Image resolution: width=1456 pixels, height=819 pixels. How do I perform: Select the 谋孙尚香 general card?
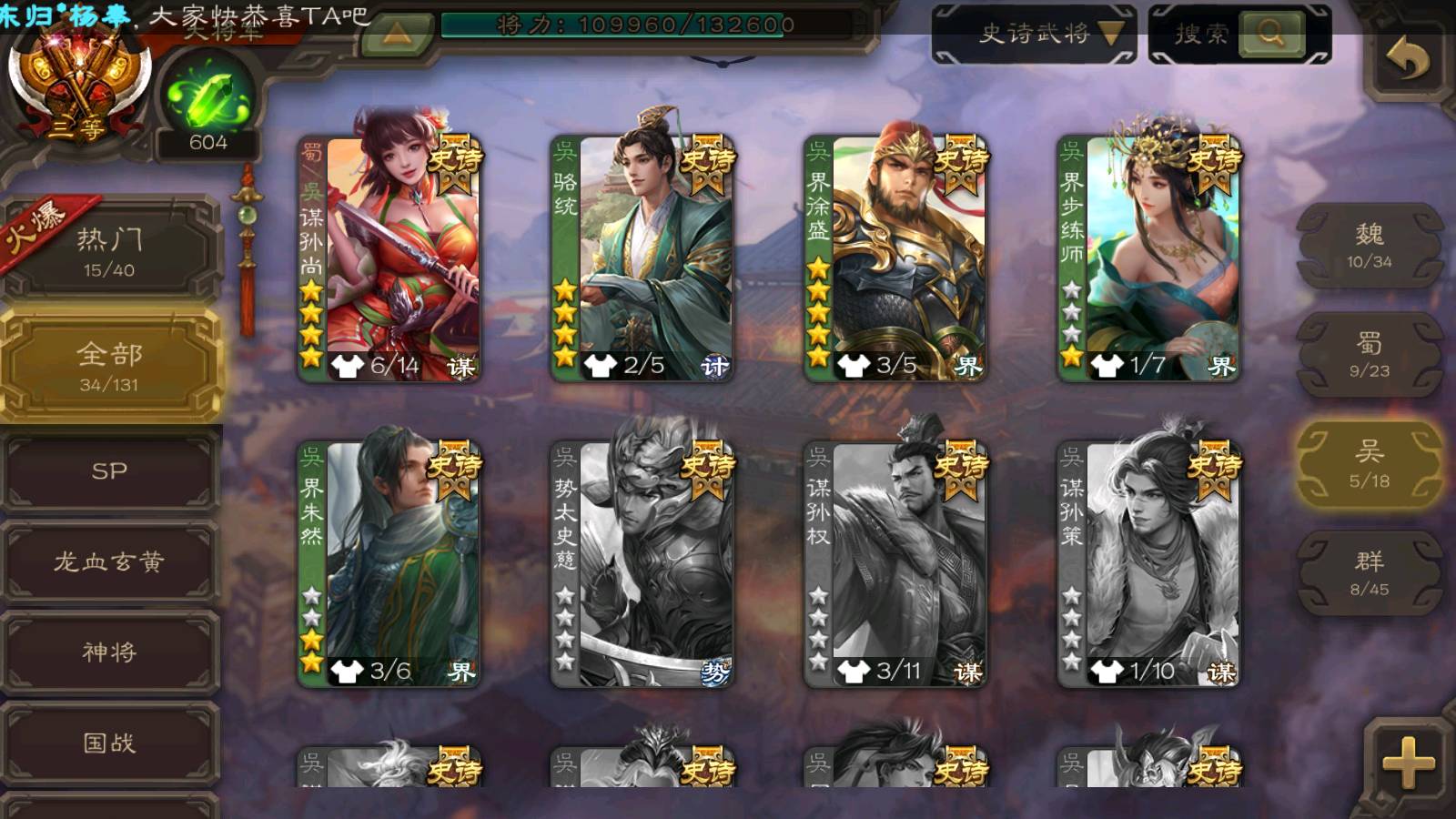tap(391, 258)
